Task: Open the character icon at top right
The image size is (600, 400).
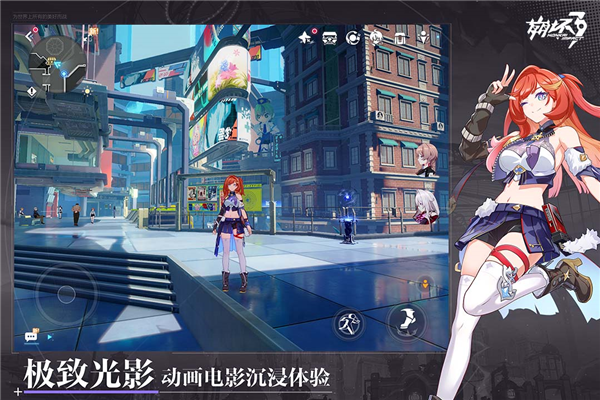Action: 422,38
